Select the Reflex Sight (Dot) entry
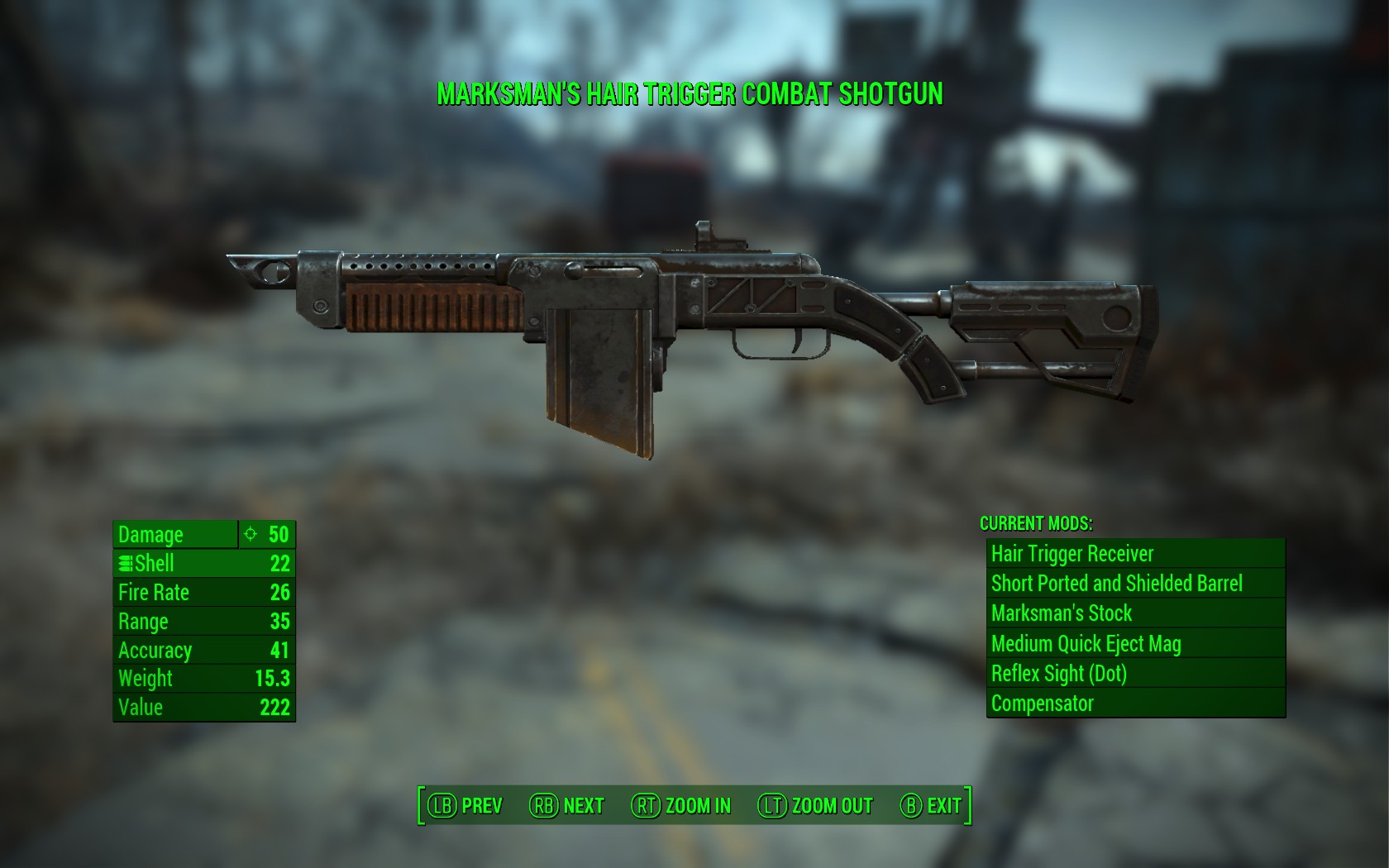 pyautogui.click(x=1135, y=674)
